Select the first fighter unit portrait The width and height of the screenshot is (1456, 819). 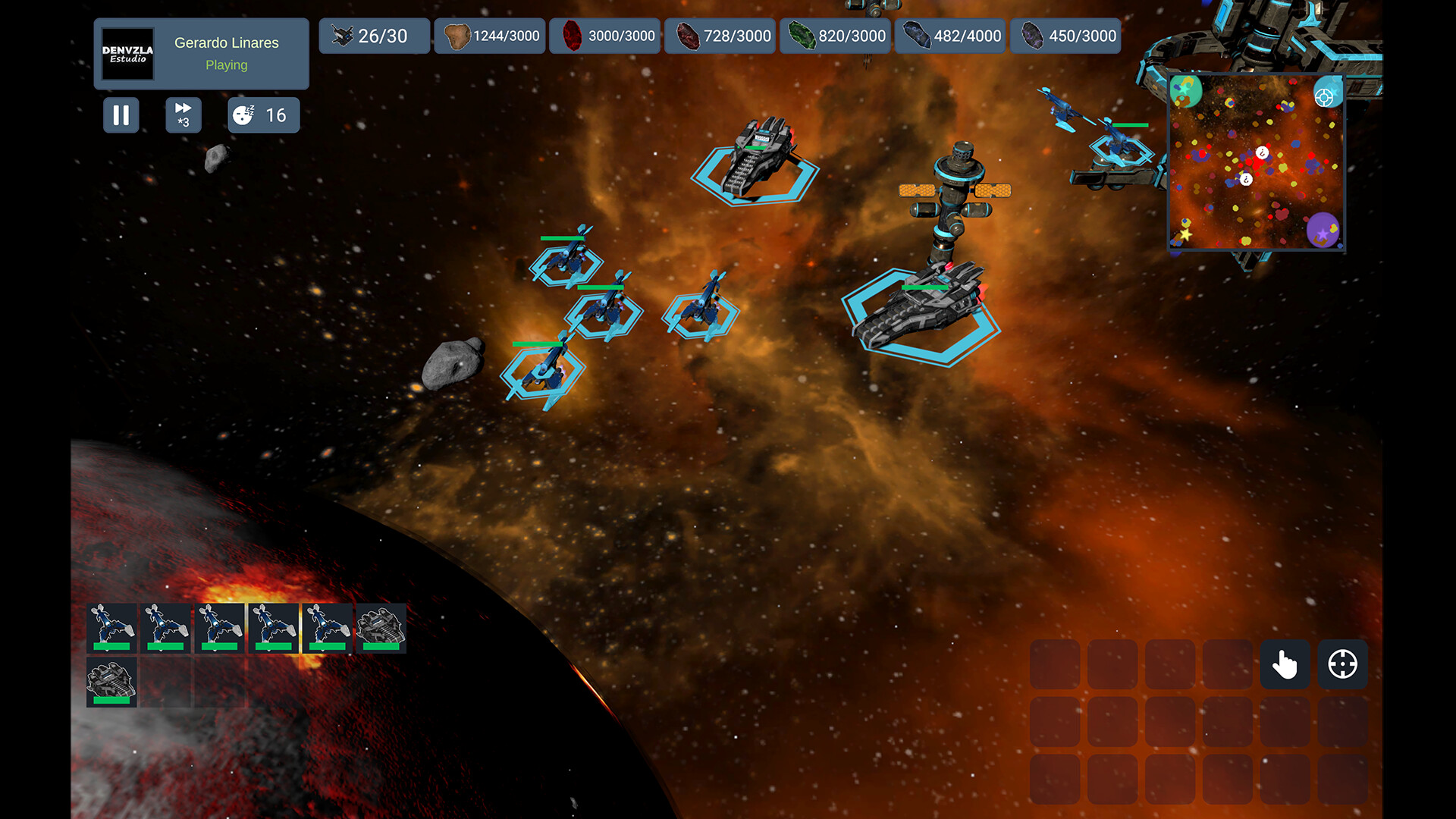(x=111, y=626)
